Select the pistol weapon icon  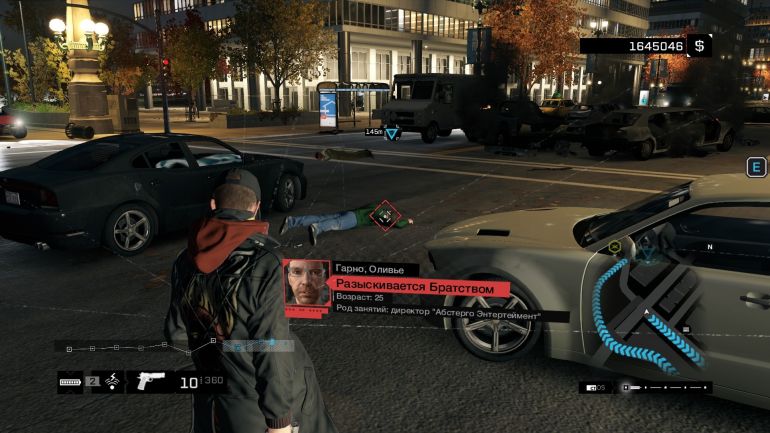[149, 381]
